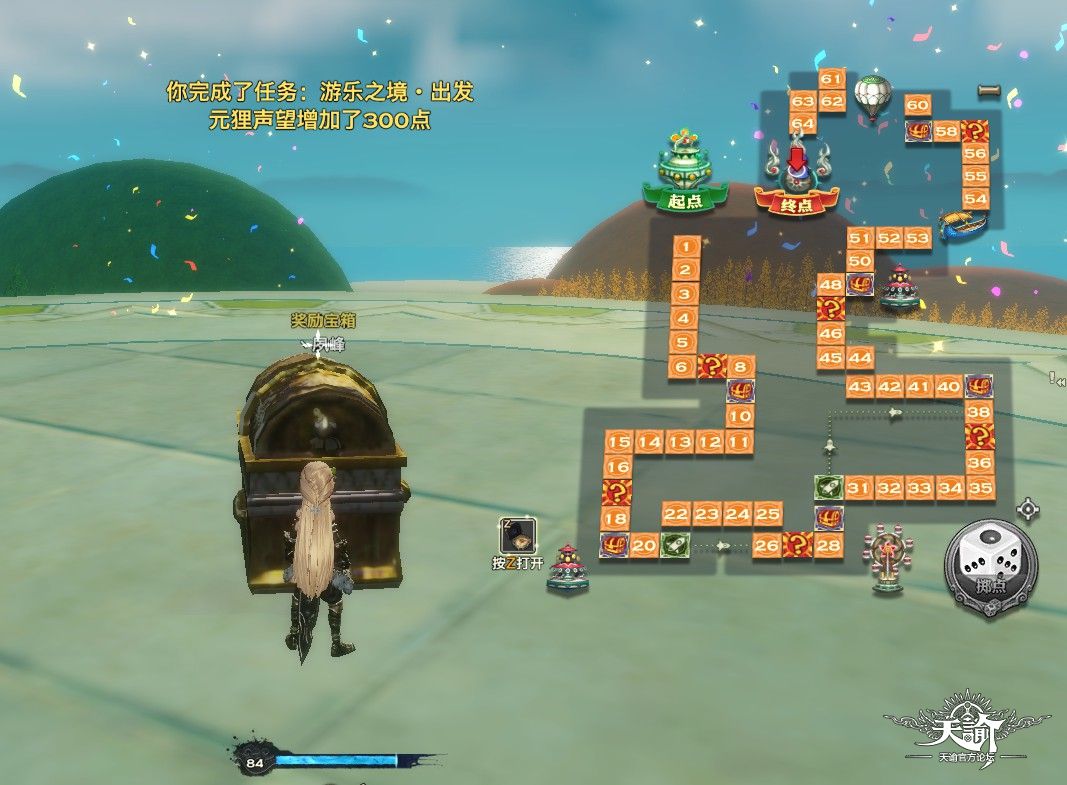Click the crosshair icon above the dice
The height and width of the screenshot is (785, 1067).
coord(1027,510)
